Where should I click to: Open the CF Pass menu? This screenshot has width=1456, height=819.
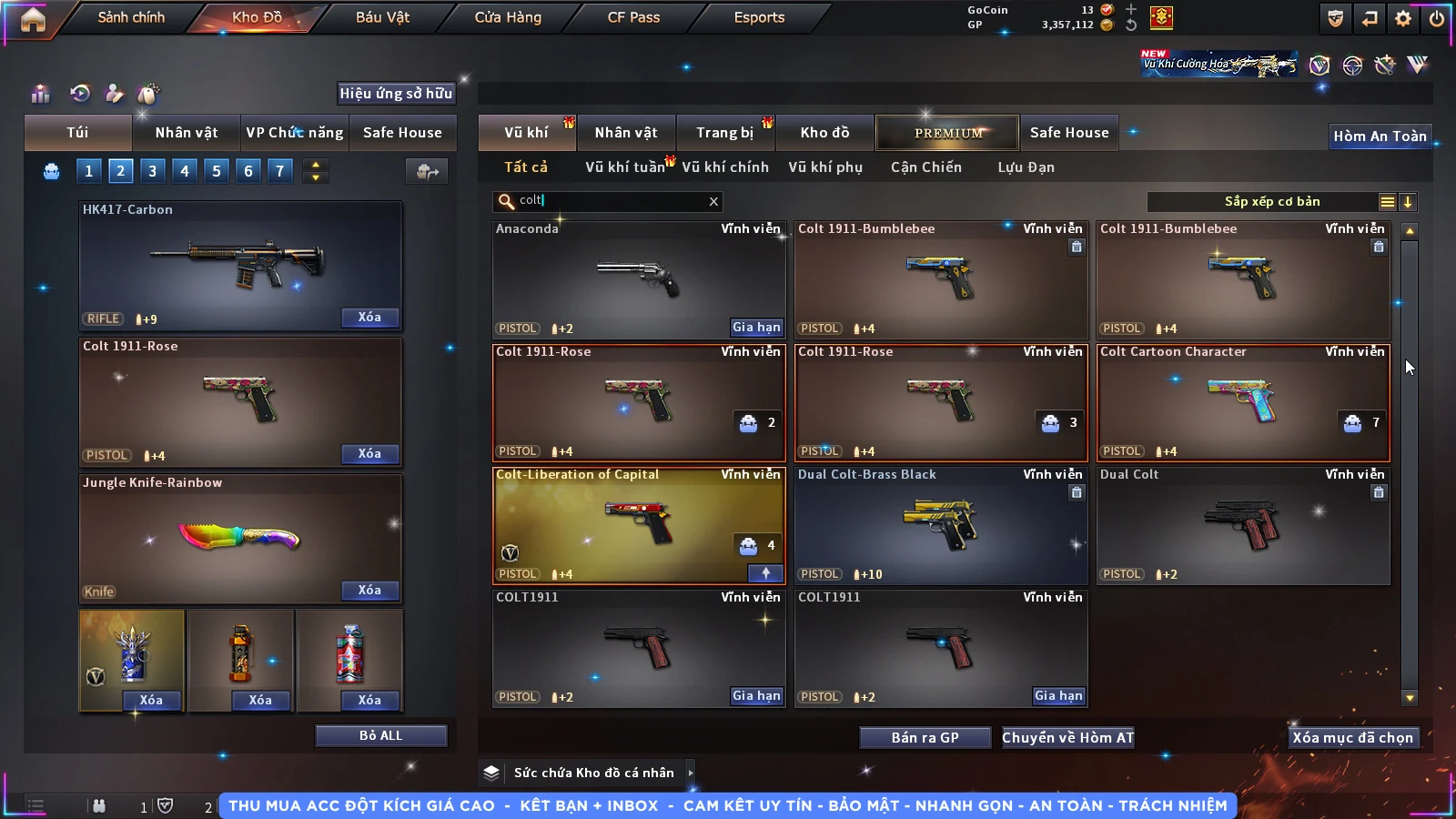pos(633,17)
